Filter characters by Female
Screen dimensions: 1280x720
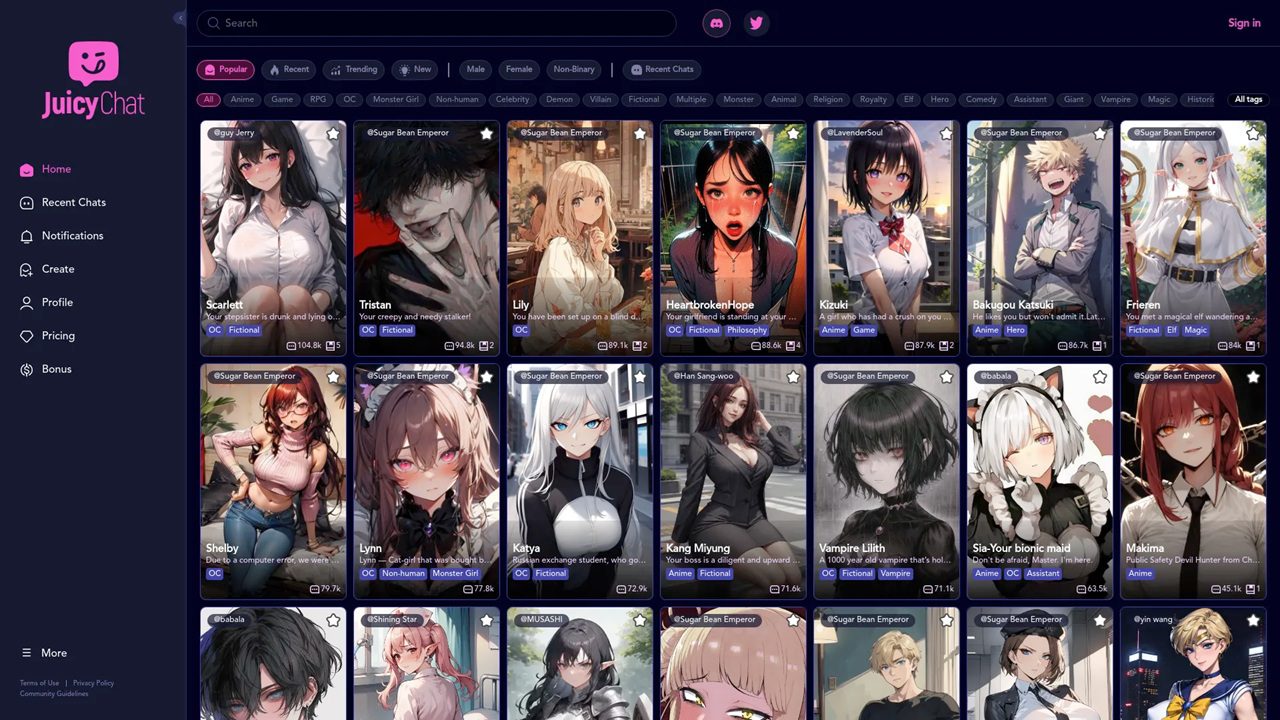pyautogui.click(x=519, y=70)
